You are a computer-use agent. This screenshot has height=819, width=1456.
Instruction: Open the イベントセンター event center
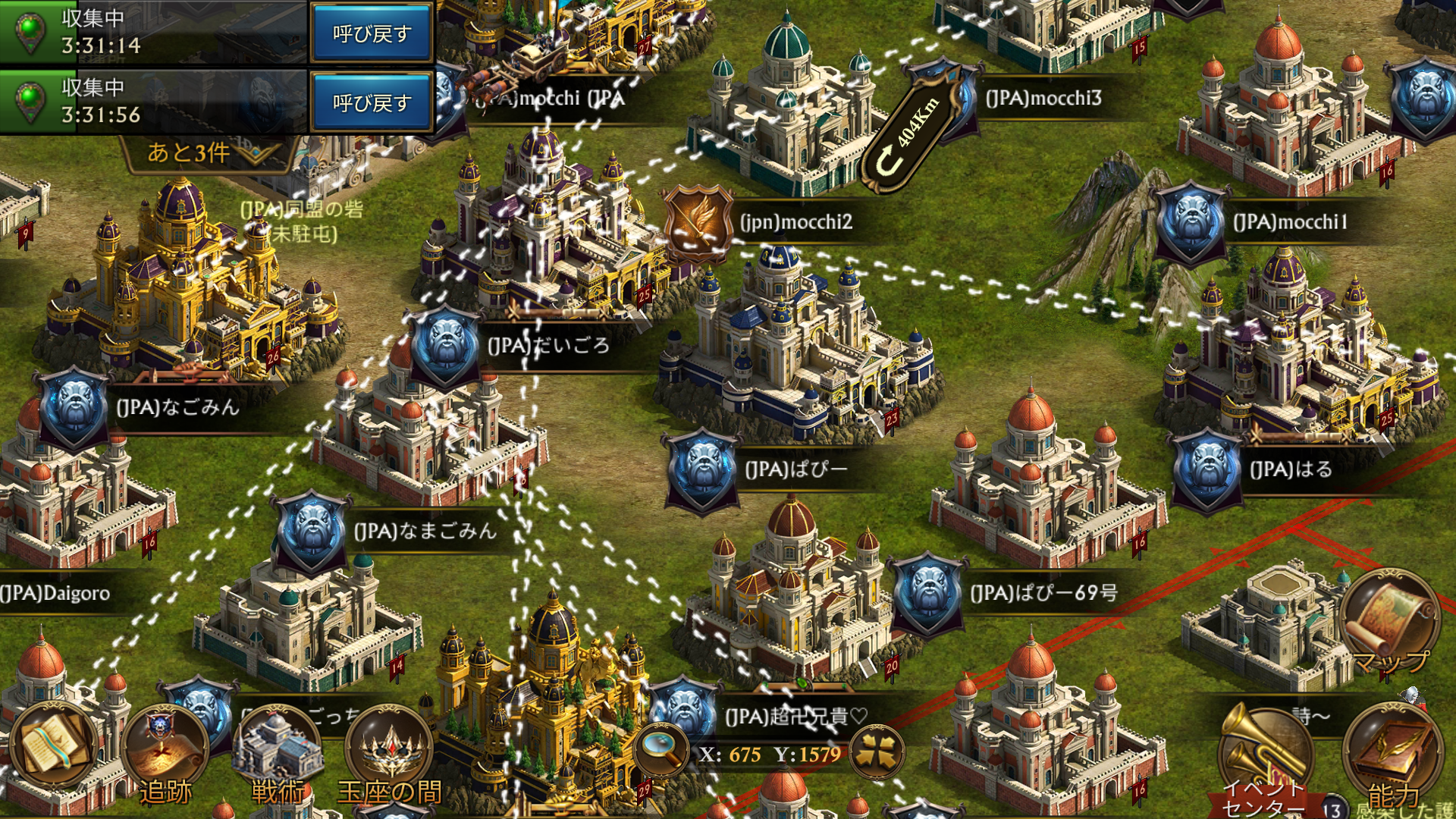coord(1263,758)
